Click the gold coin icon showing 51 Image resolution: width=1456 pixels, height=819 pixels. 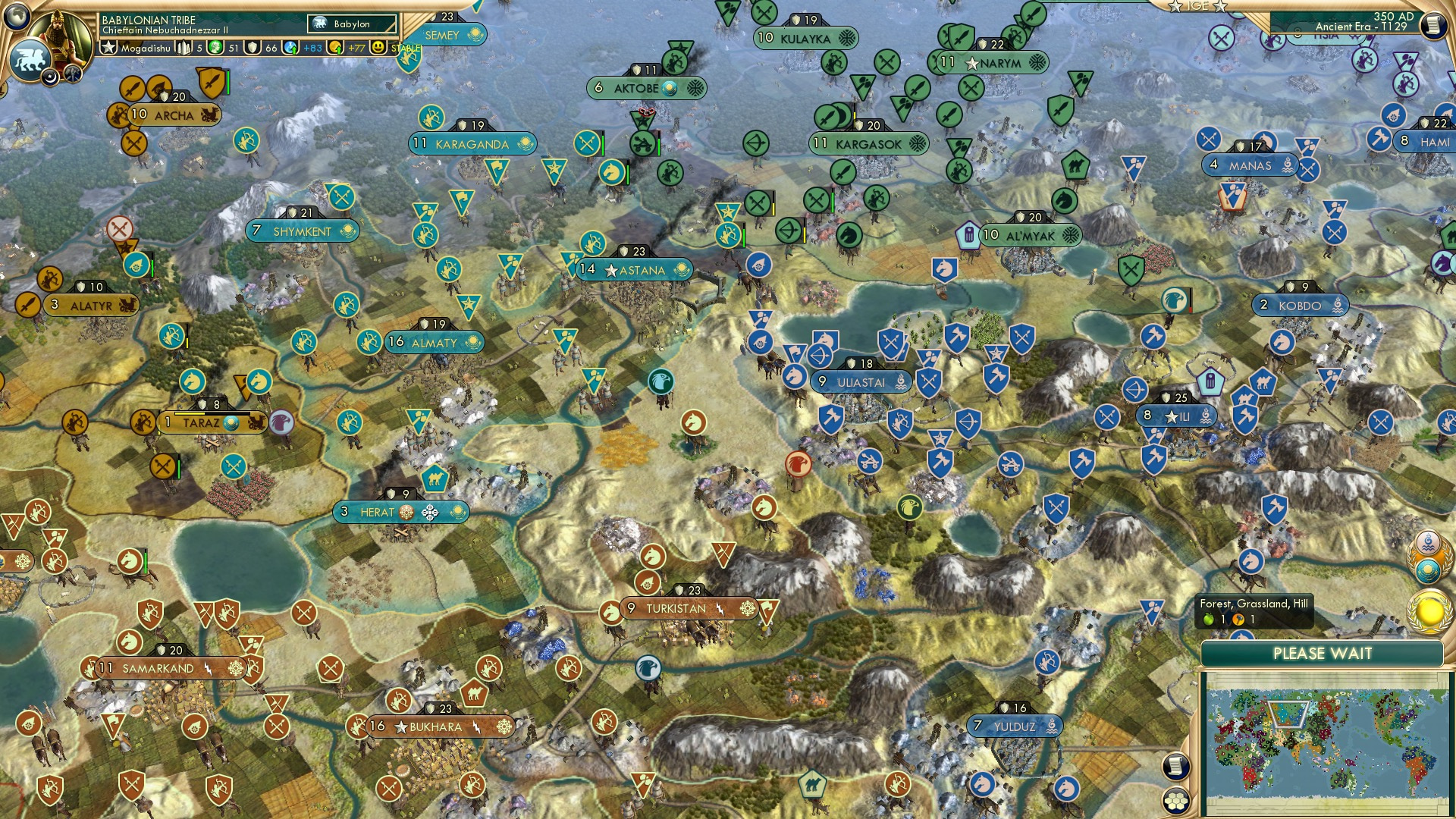point(215,48)
